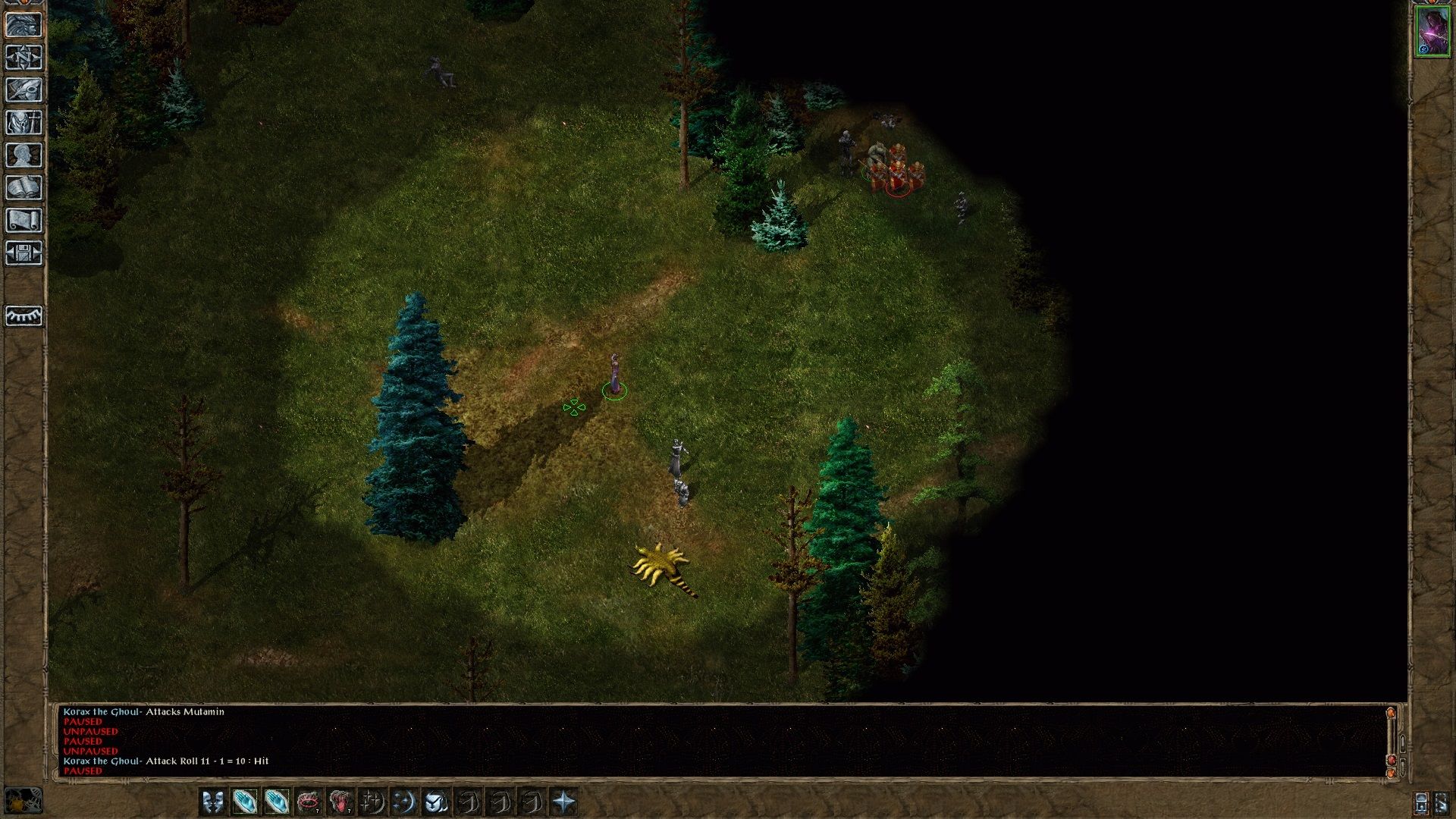Activate the red hand quick spell
This screenshot has height=819, width=1456.
pos(340,802)
